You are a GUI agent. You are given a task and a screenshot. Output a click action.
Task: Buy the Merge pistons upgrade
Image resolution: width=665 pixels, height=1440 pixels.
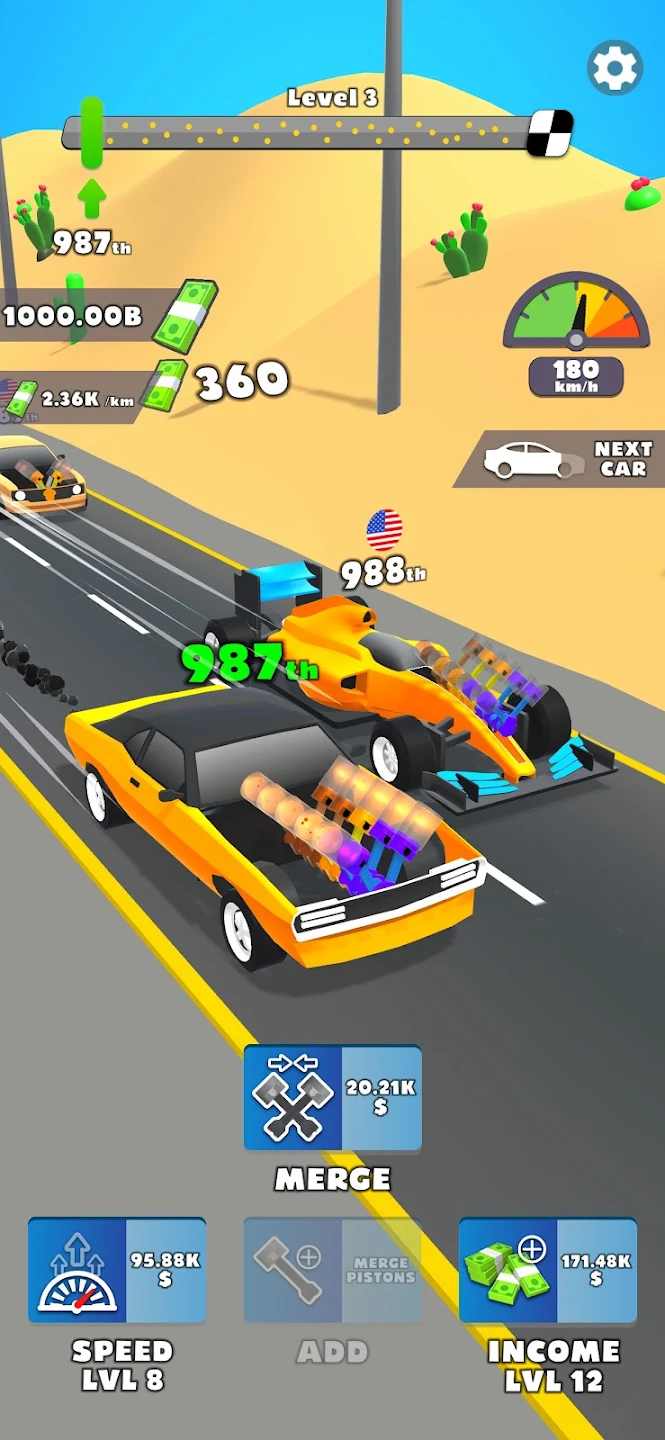point(332,1098)
